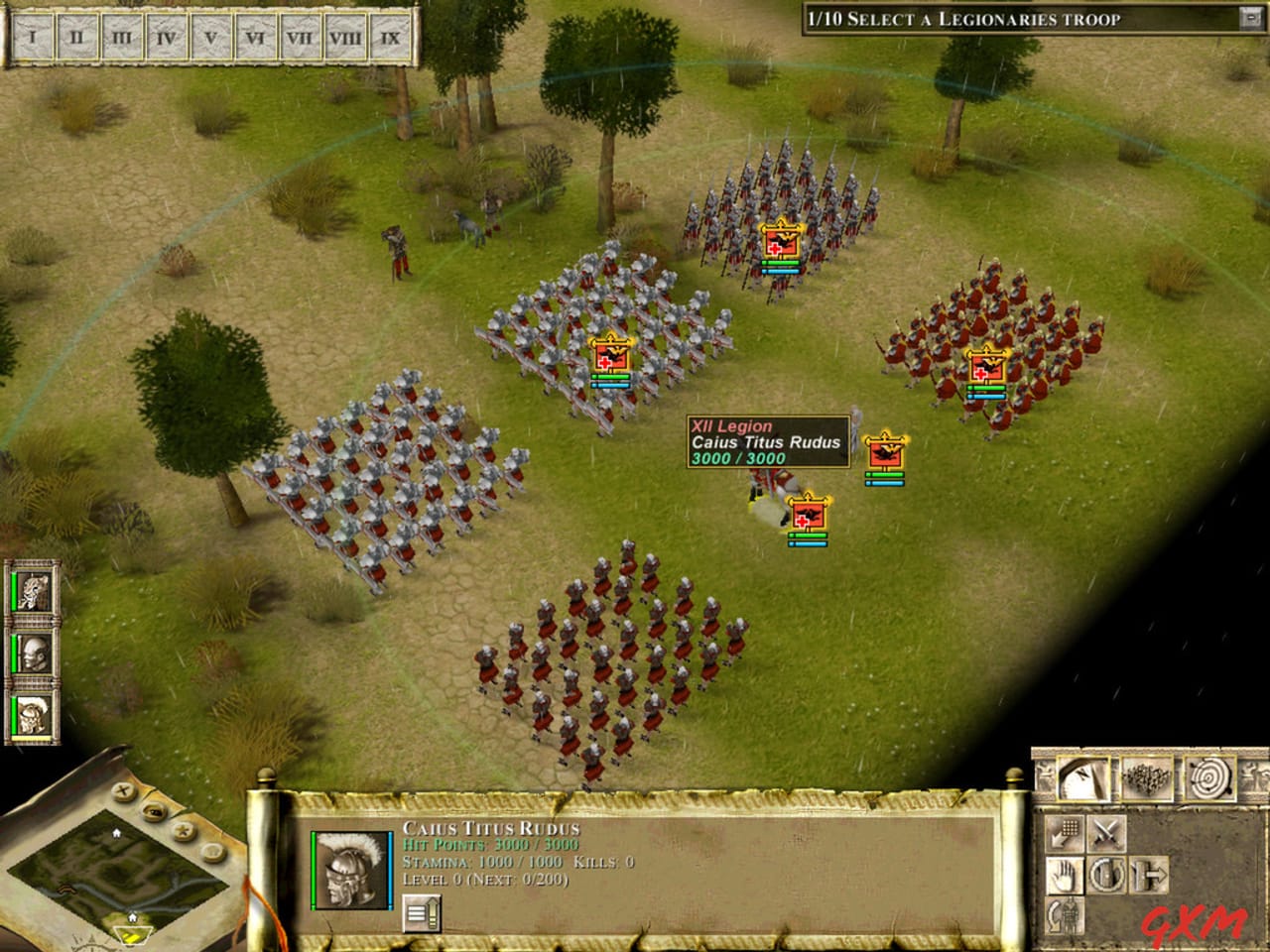Click the grid-with-arrow movement icon
1270x952 pixels.
(x=1065, y=834)
